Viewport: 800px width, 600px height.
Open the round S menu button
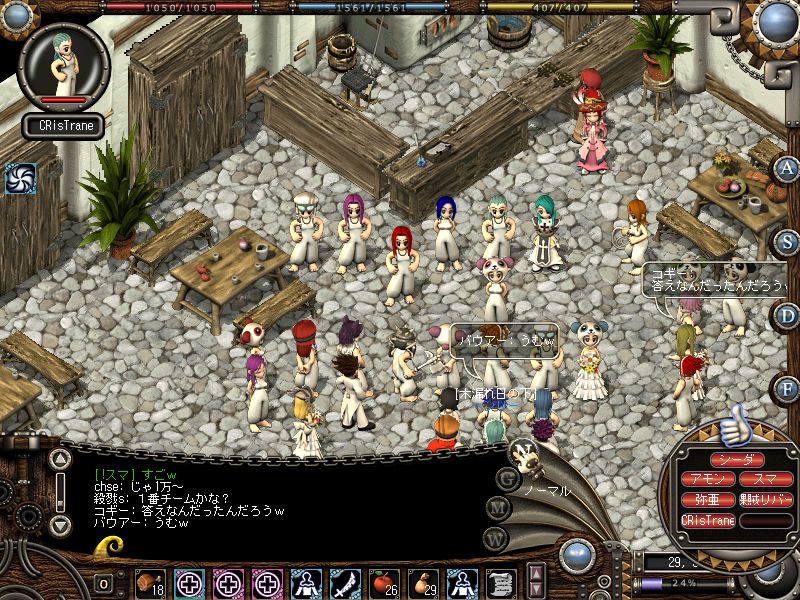(788, 242)
